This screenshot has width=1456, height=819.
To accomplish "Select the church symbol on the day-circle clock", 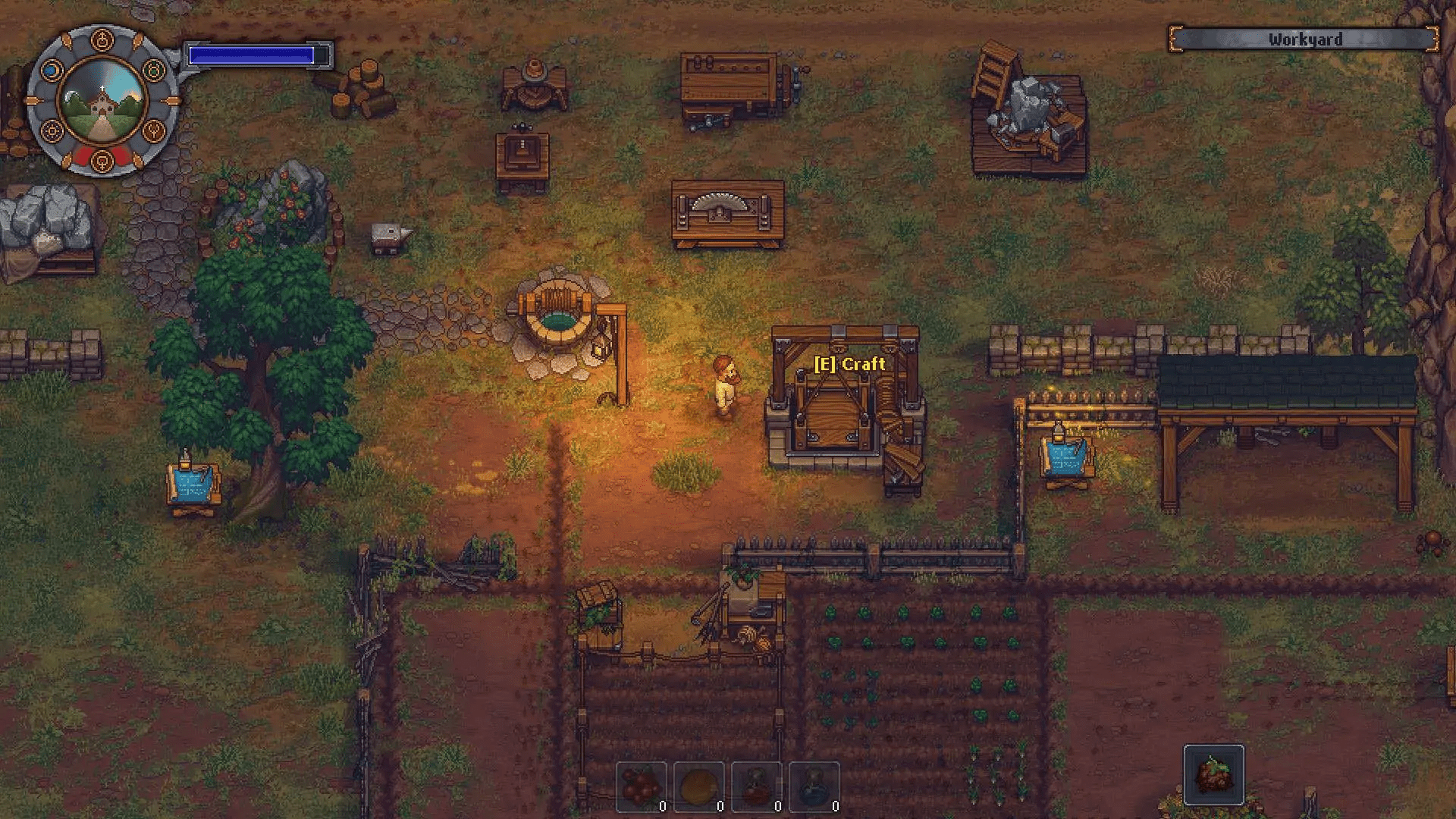I will click(x=102, y=39).
